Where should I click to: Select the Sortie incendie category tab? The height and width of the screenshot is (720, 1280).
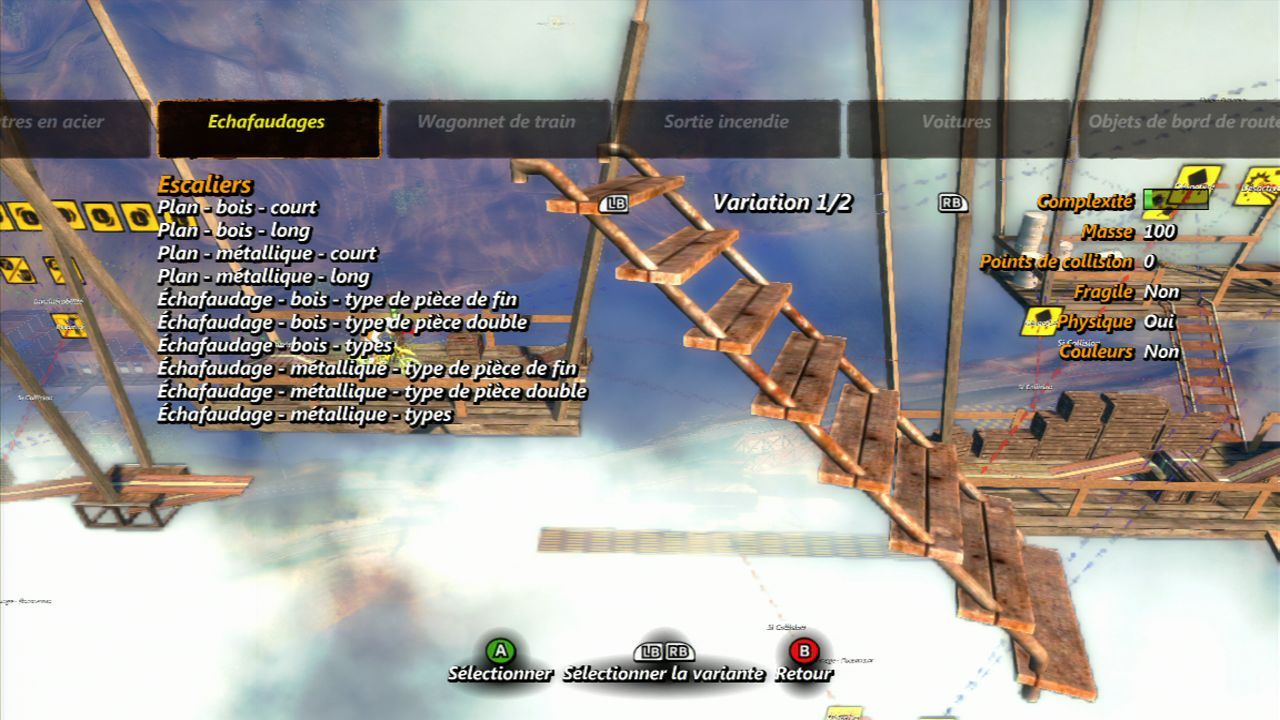(x=726, y=123)
